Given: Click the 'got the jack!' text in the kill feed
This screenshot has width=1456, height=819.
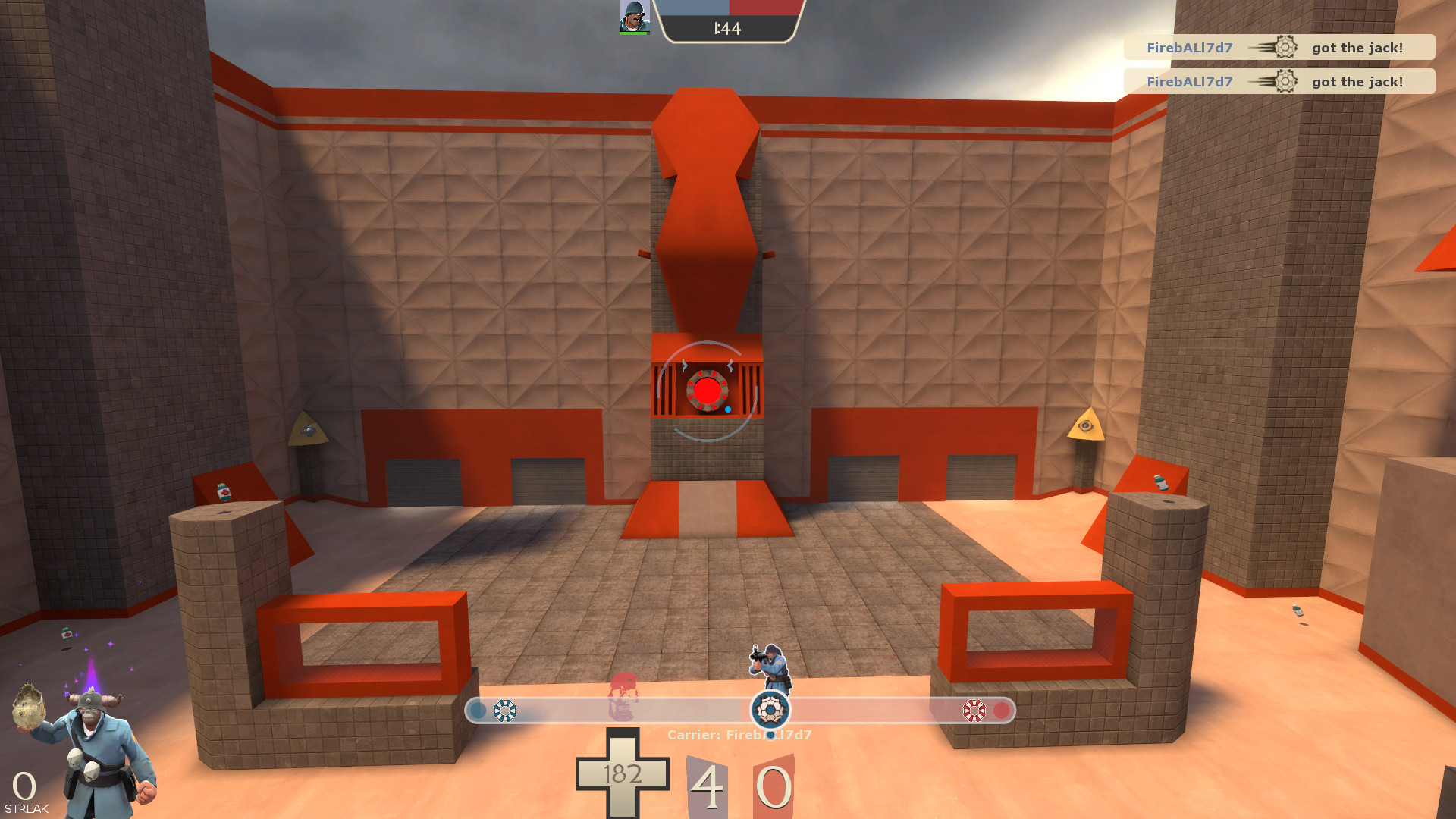Looking at the screenshot, I should 1357,46.
